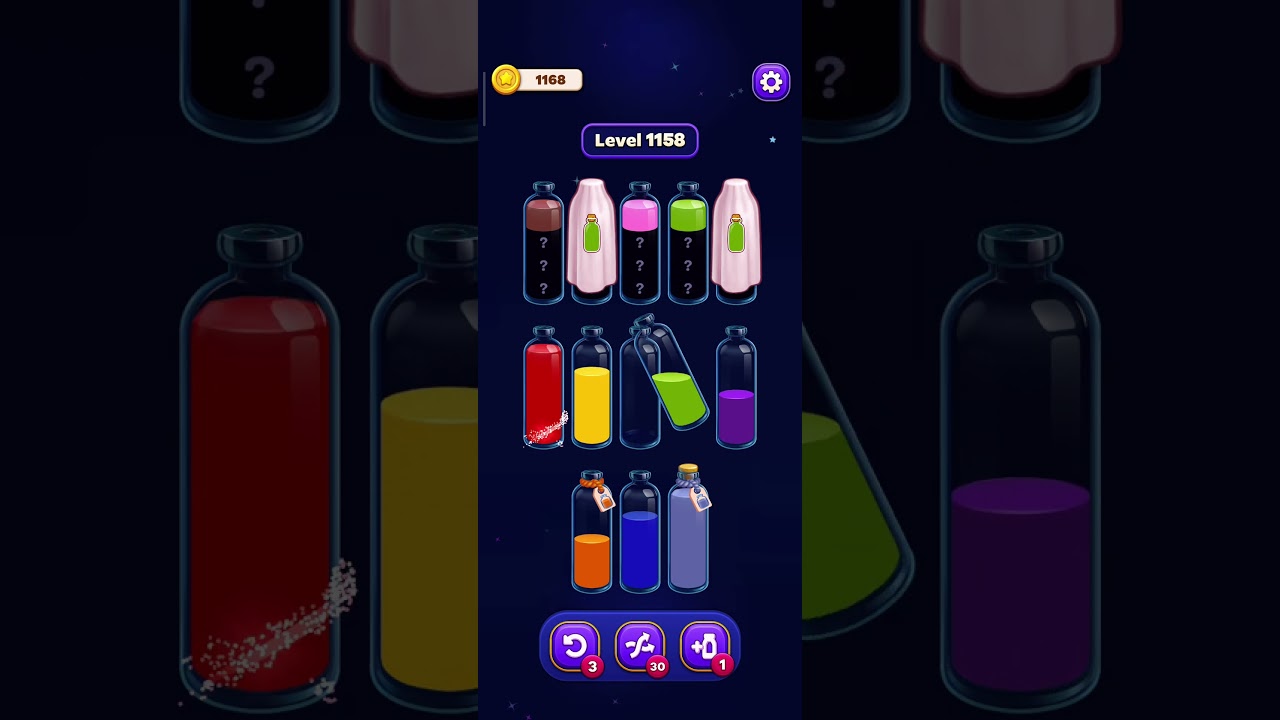Tap the add extra bottle booster icon
Viewport: 1280px width, 720px height.
tap(707, 646)
